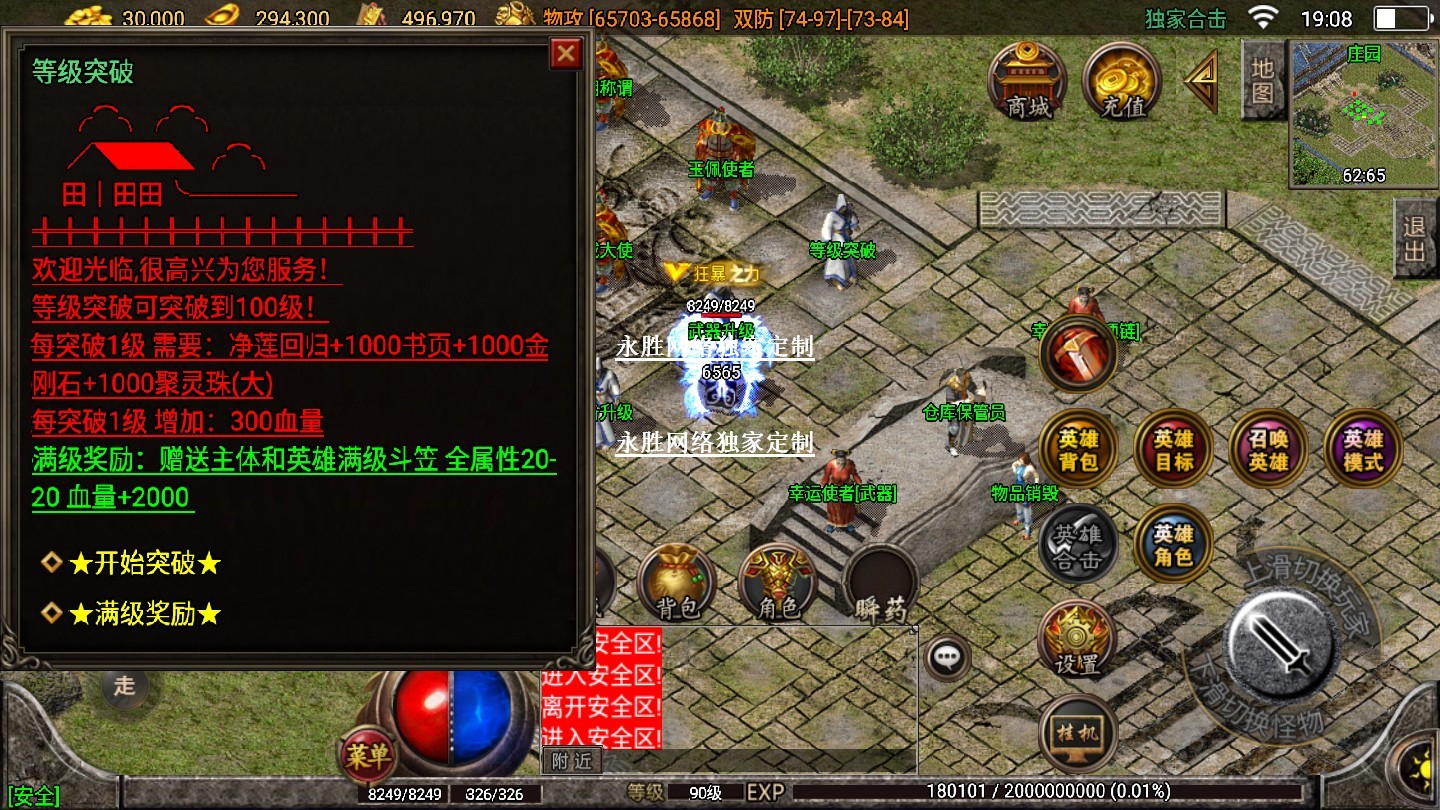Show the 角色 character panel
The height and width of the screenshot is (810, 1440).
tap(779, 585)
